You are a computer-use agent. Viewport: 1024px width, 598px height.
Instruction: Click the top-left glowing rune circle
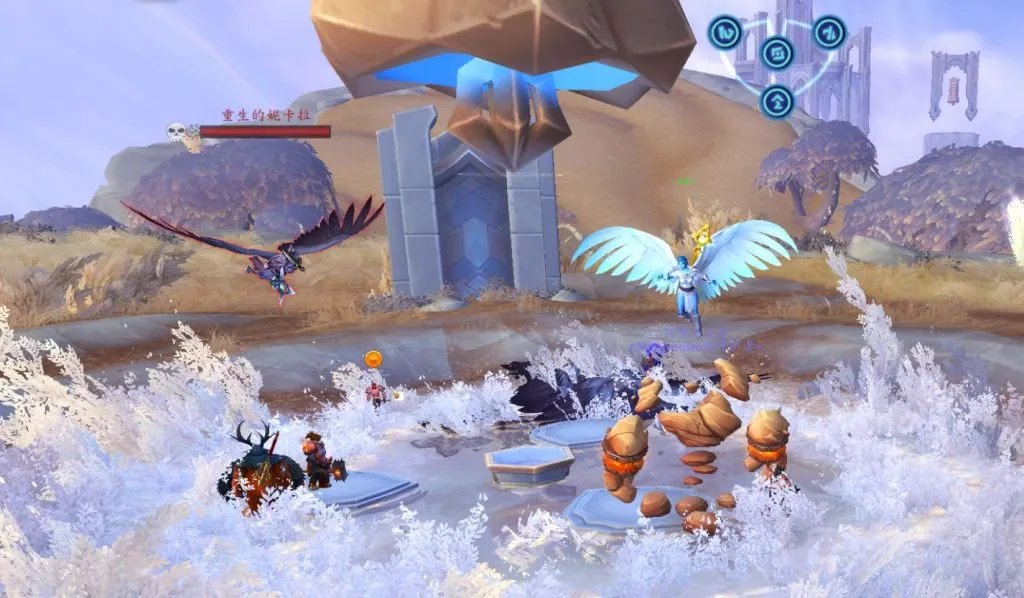click(x=725, y=32)
